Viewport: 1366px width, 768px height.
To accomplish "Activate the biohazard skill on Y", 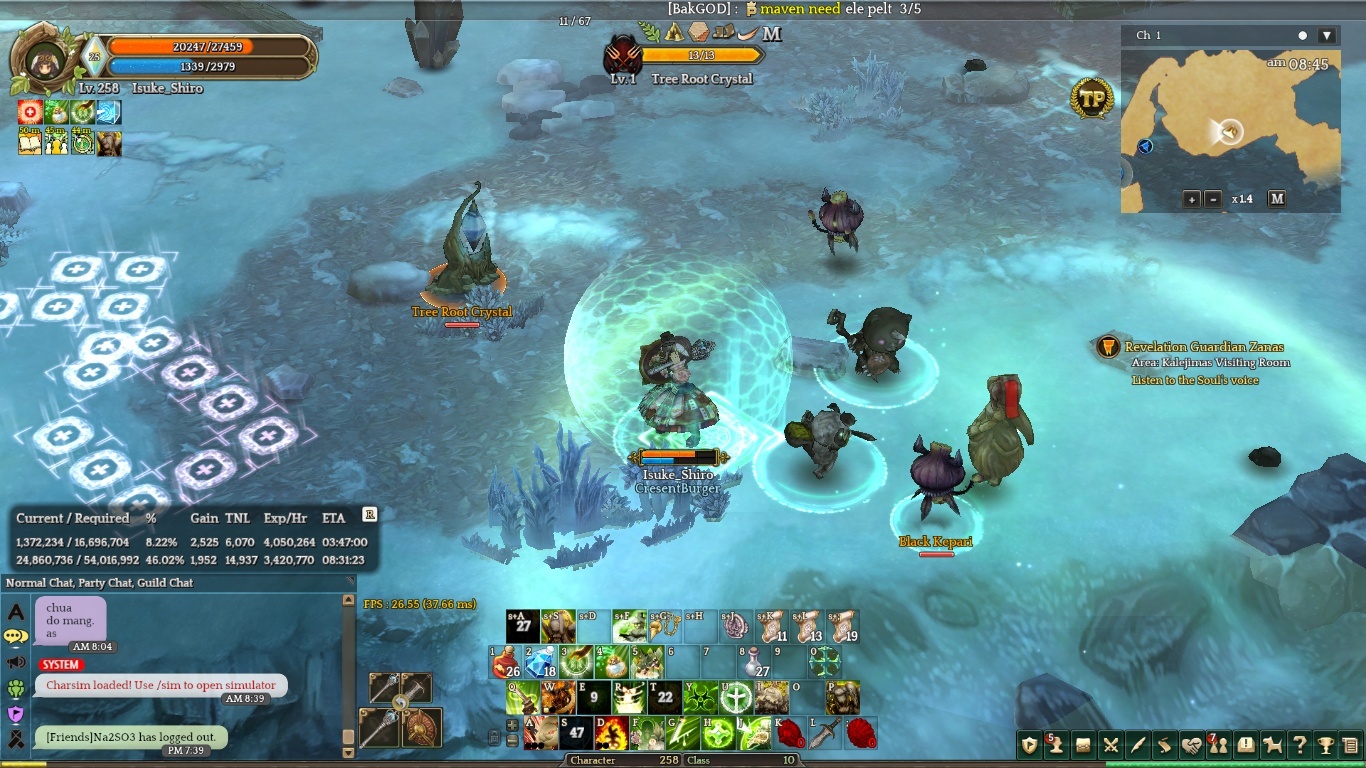I will [701, 697].
